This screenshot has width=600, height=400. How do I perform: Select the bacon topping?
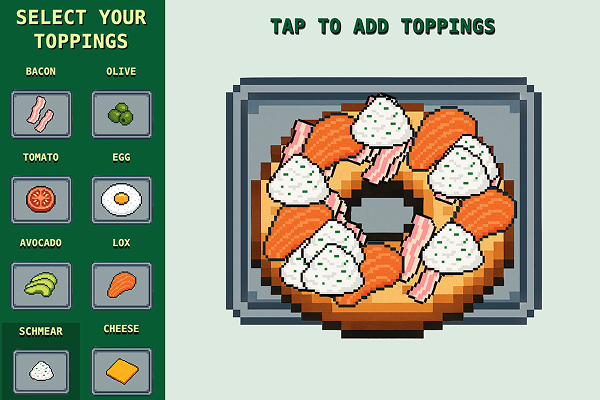coord(41,114)
